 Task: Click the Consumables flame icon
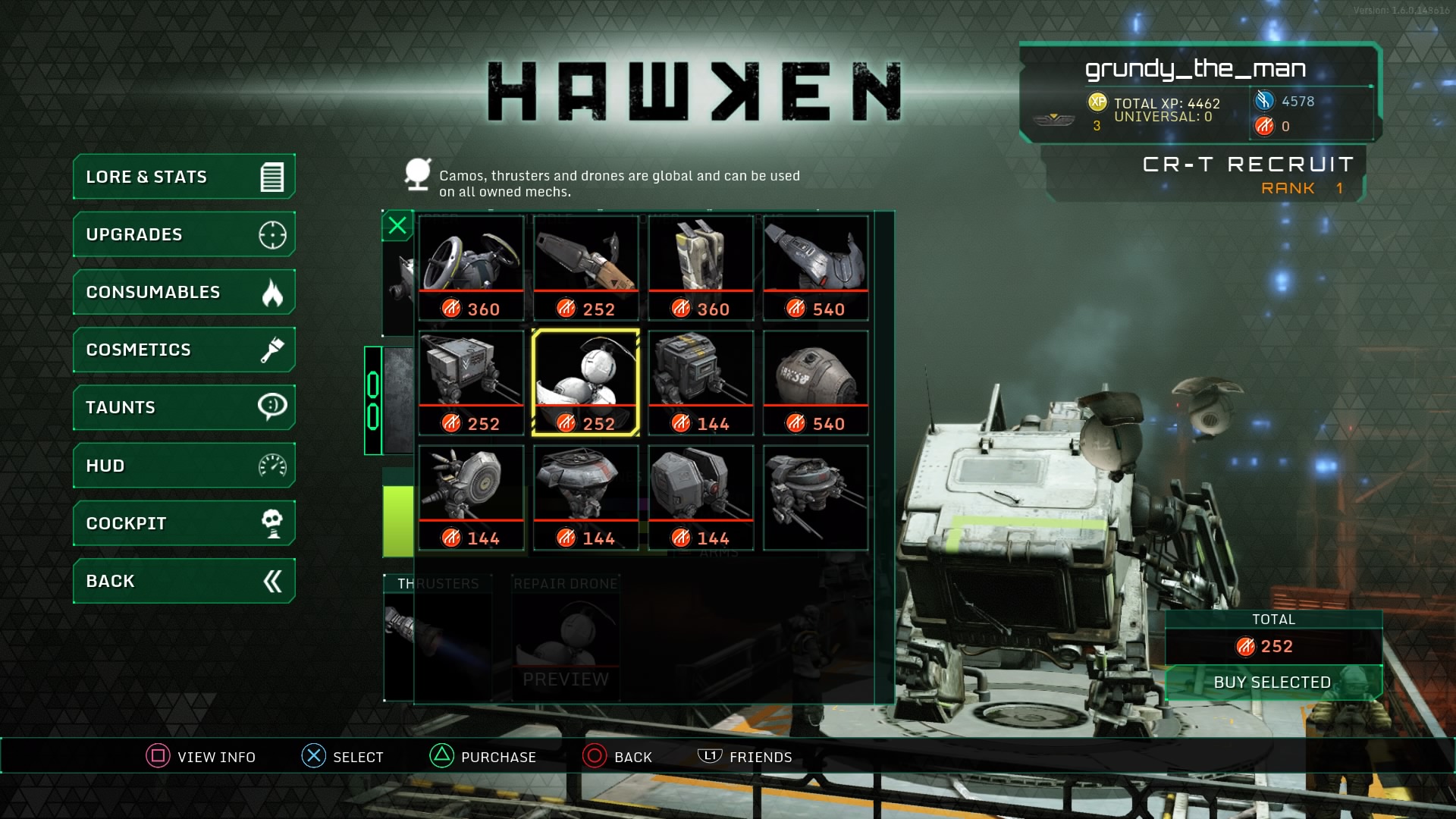(x=273, y=292)
